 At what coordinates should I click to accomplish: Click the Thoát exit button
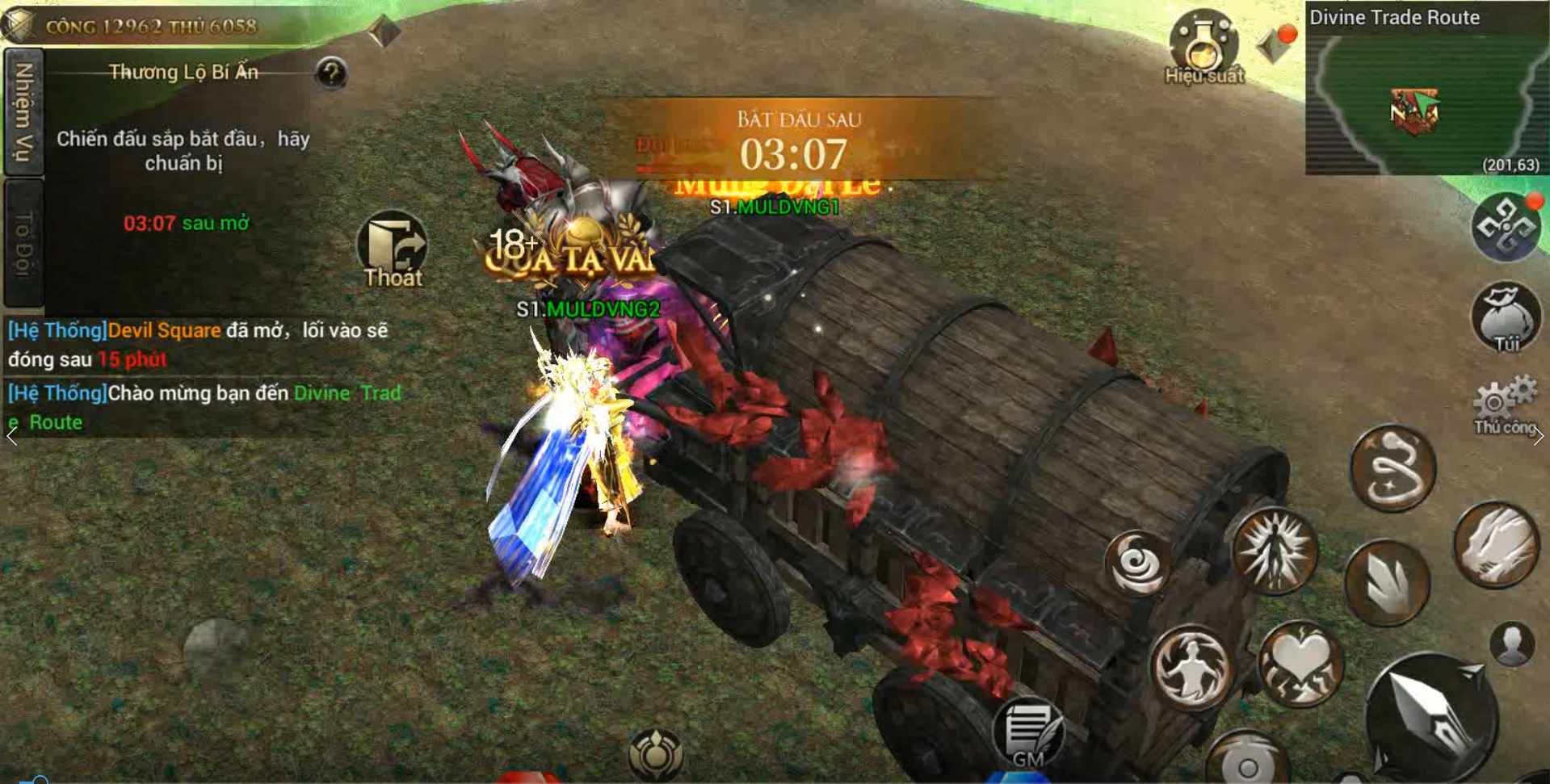click(393, 249)
